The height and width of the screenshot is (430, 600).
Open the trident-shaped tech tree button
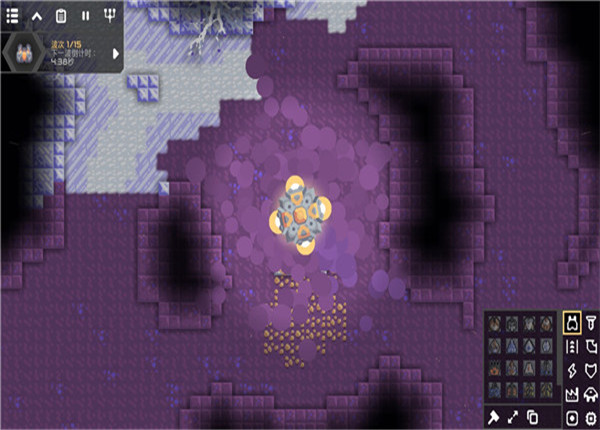(109, 15)
